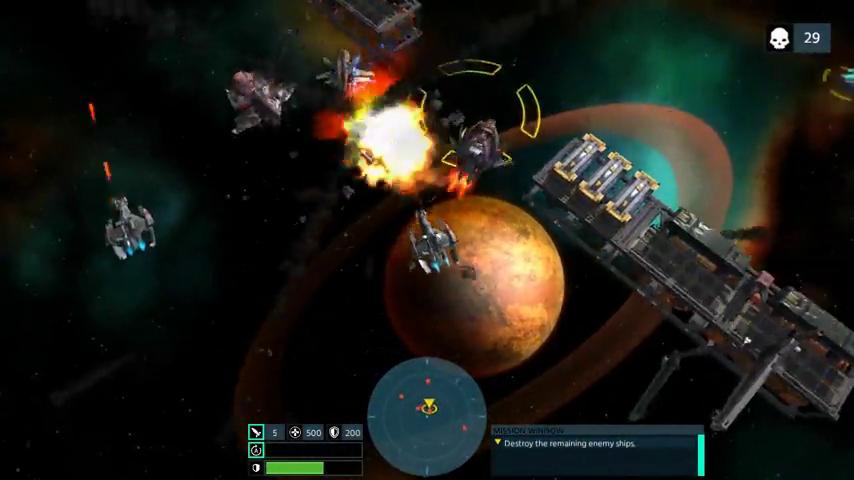Select the missile weapon icon

pos(256,433)
